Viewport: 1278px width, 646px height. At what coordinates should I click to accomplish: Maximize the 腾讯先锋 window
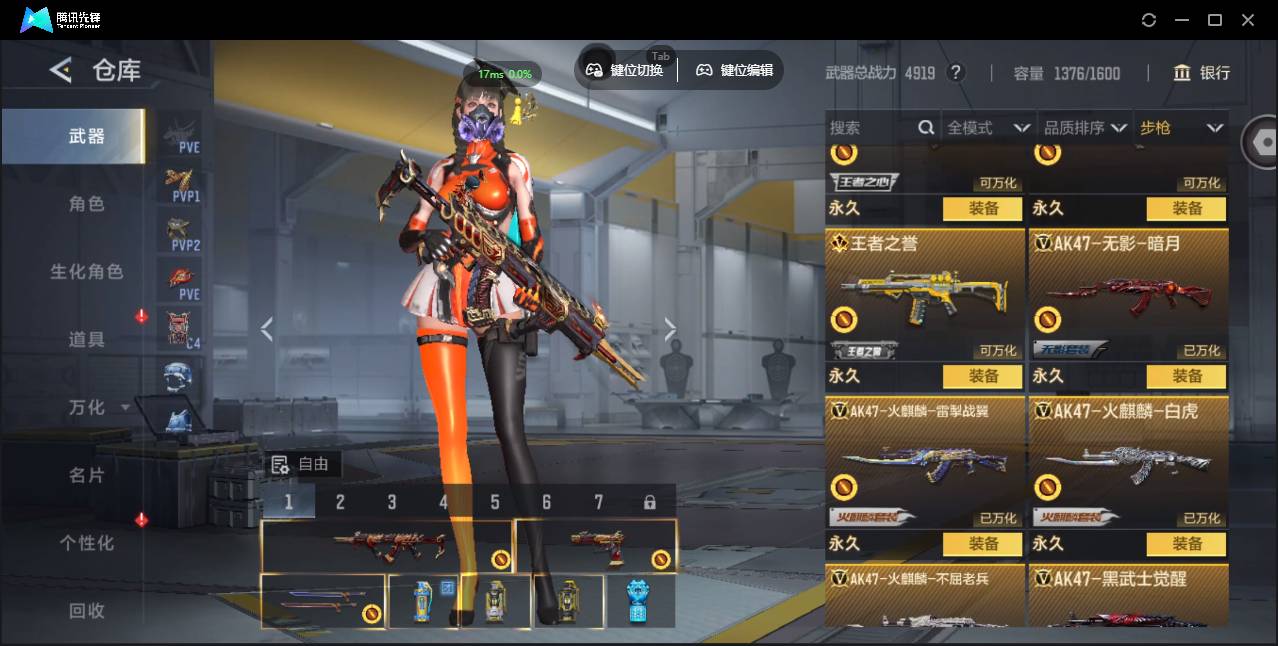[1215, 20]
